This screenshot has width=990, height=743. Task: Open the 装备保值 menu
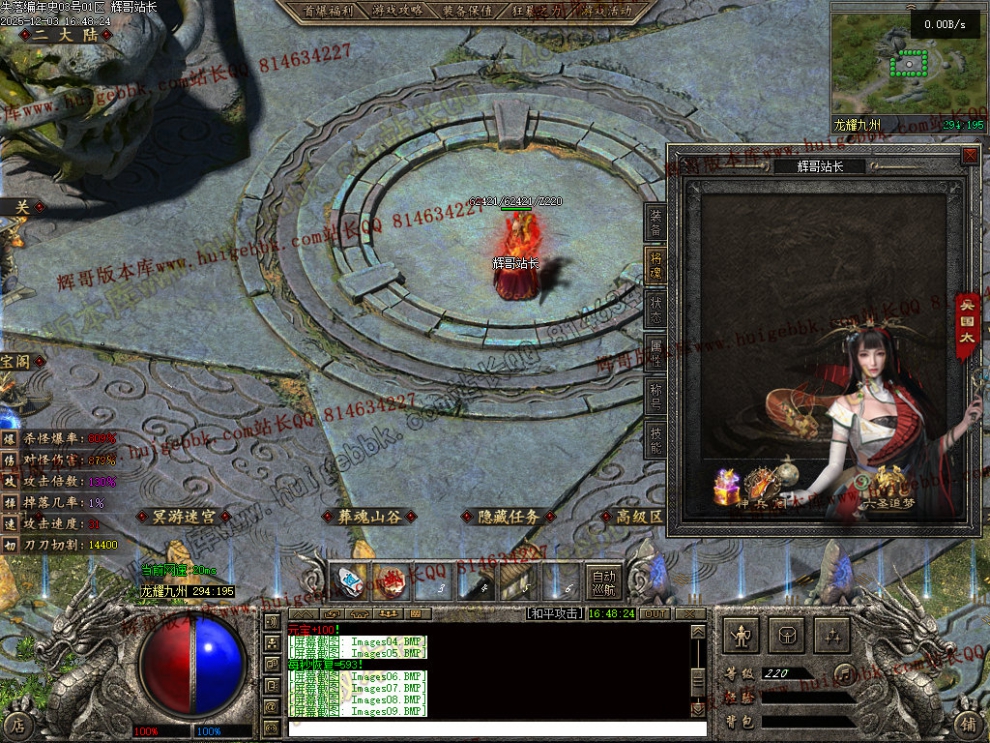click(x=466, y=11)
